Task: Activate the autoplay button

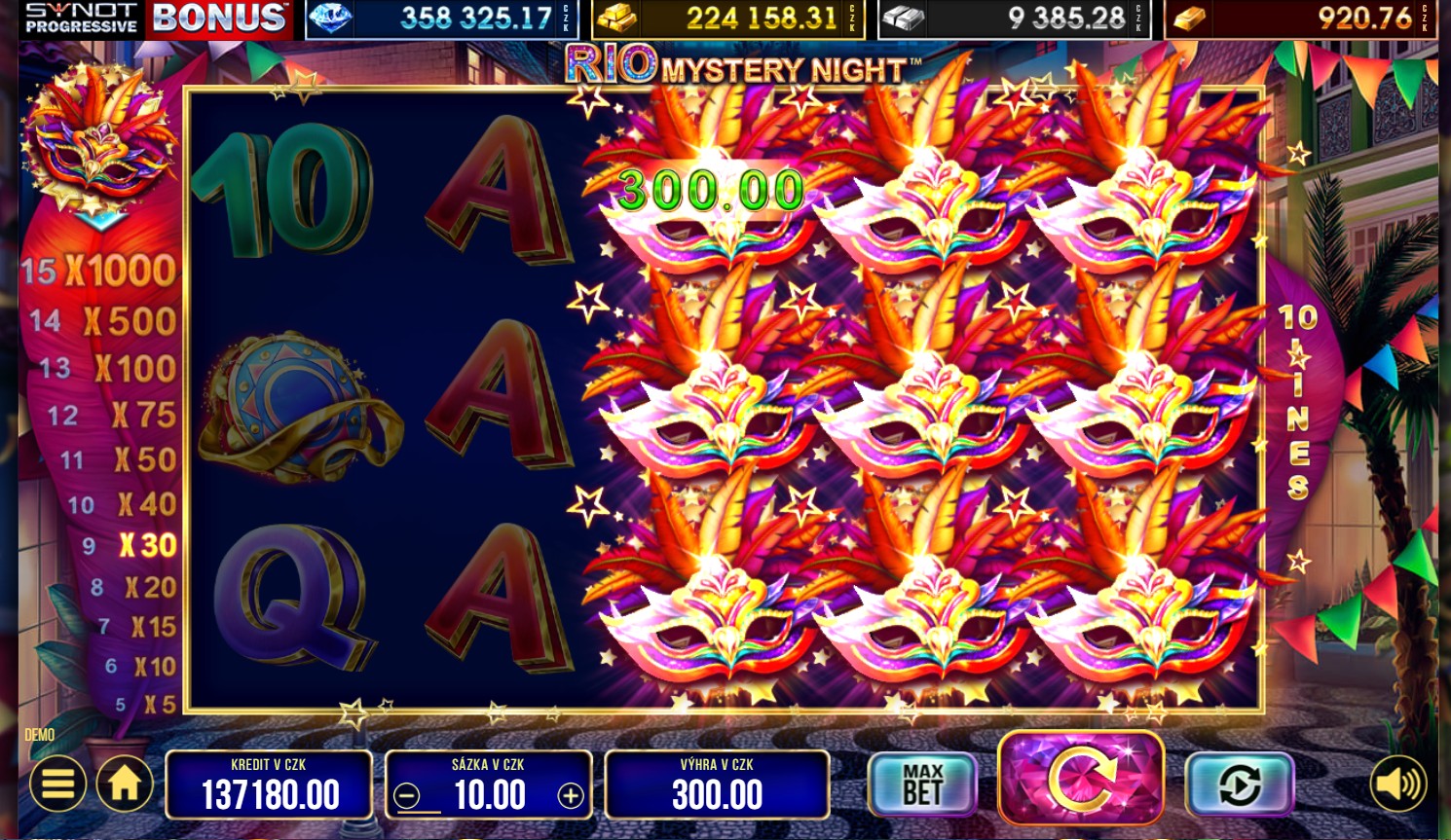Action: point(1239,784)
